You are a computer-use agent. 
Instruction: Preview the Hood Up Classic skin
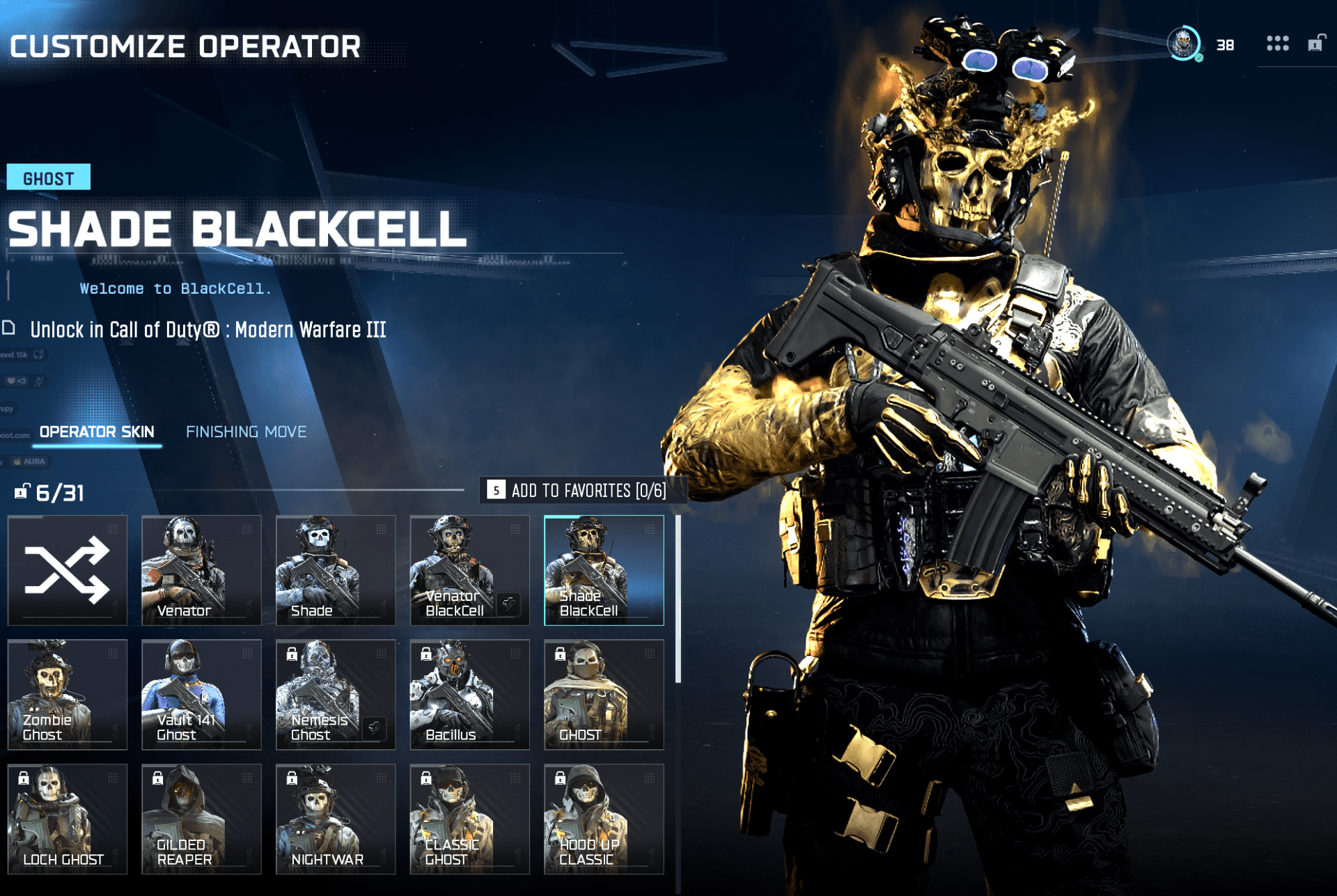(604, 819)
